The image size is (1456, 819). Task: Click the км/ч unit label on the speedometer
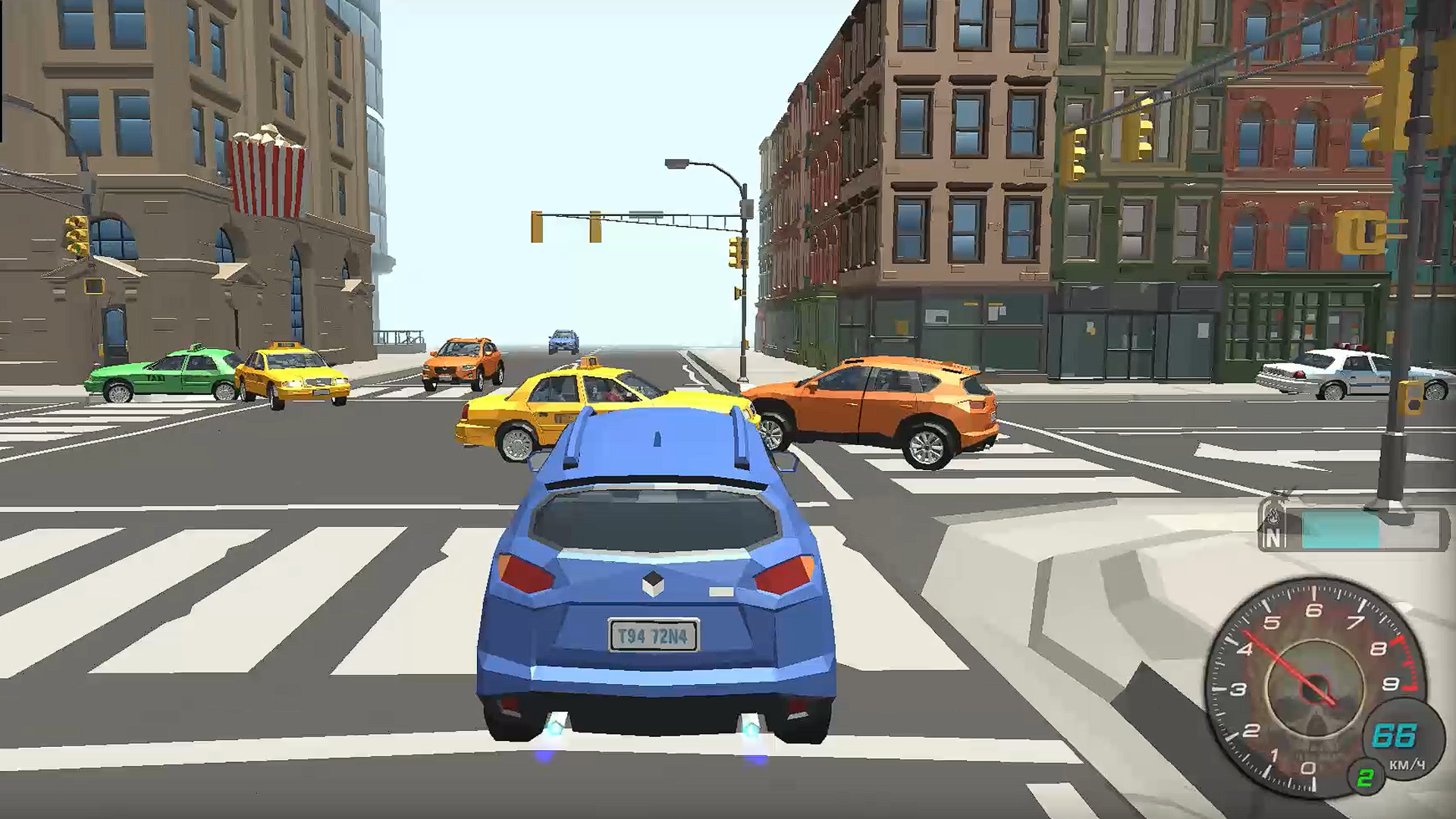(x=1407, y=764)
